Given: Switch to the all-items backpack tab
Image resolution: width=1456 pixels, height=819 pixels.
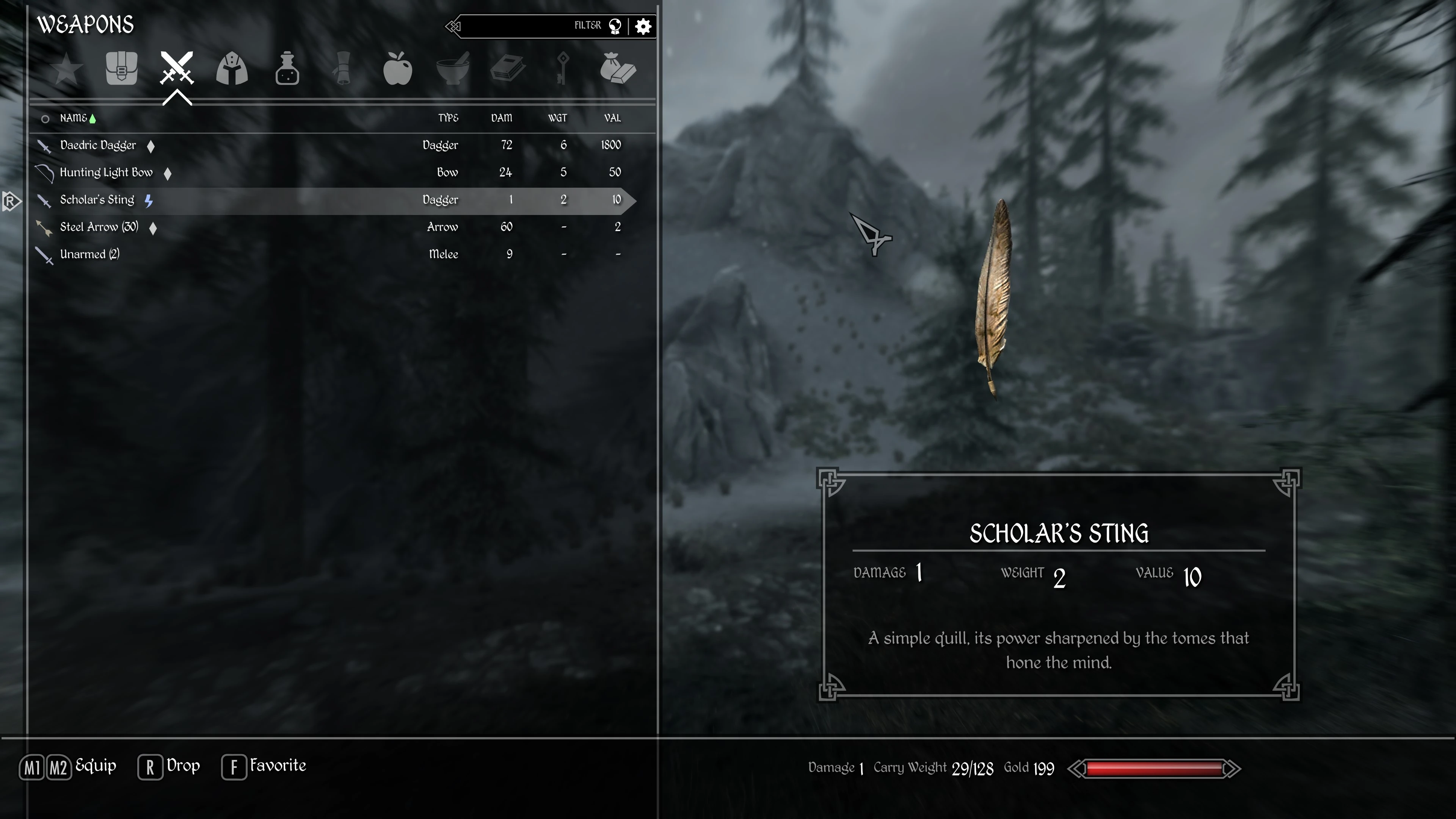Looking at the screenshot, I should [121, 69].
